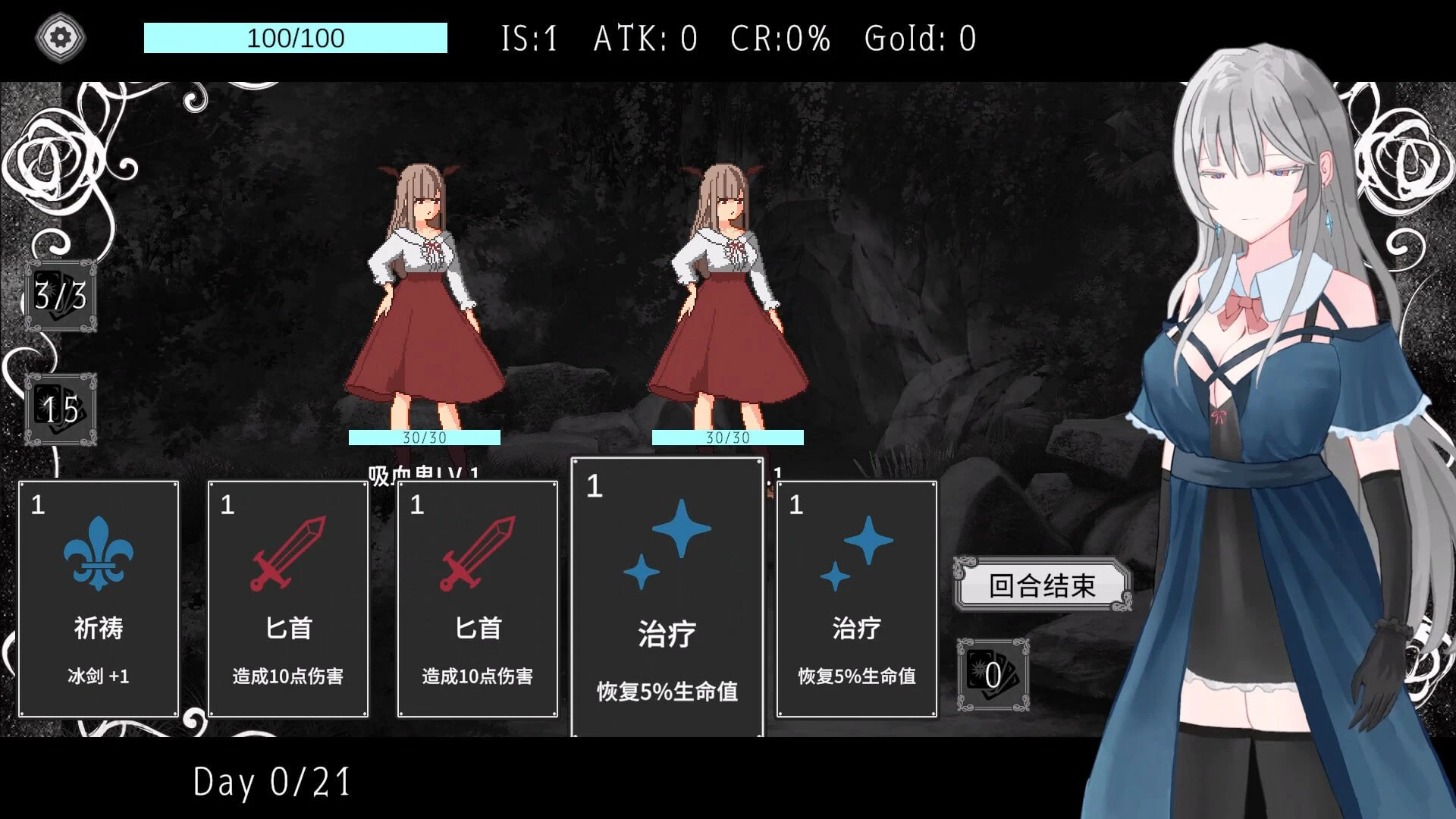This screenshot has height=819, width=1456.
Task: Click the 3/3 hand count card icon
Action: [x=61, y=297]
